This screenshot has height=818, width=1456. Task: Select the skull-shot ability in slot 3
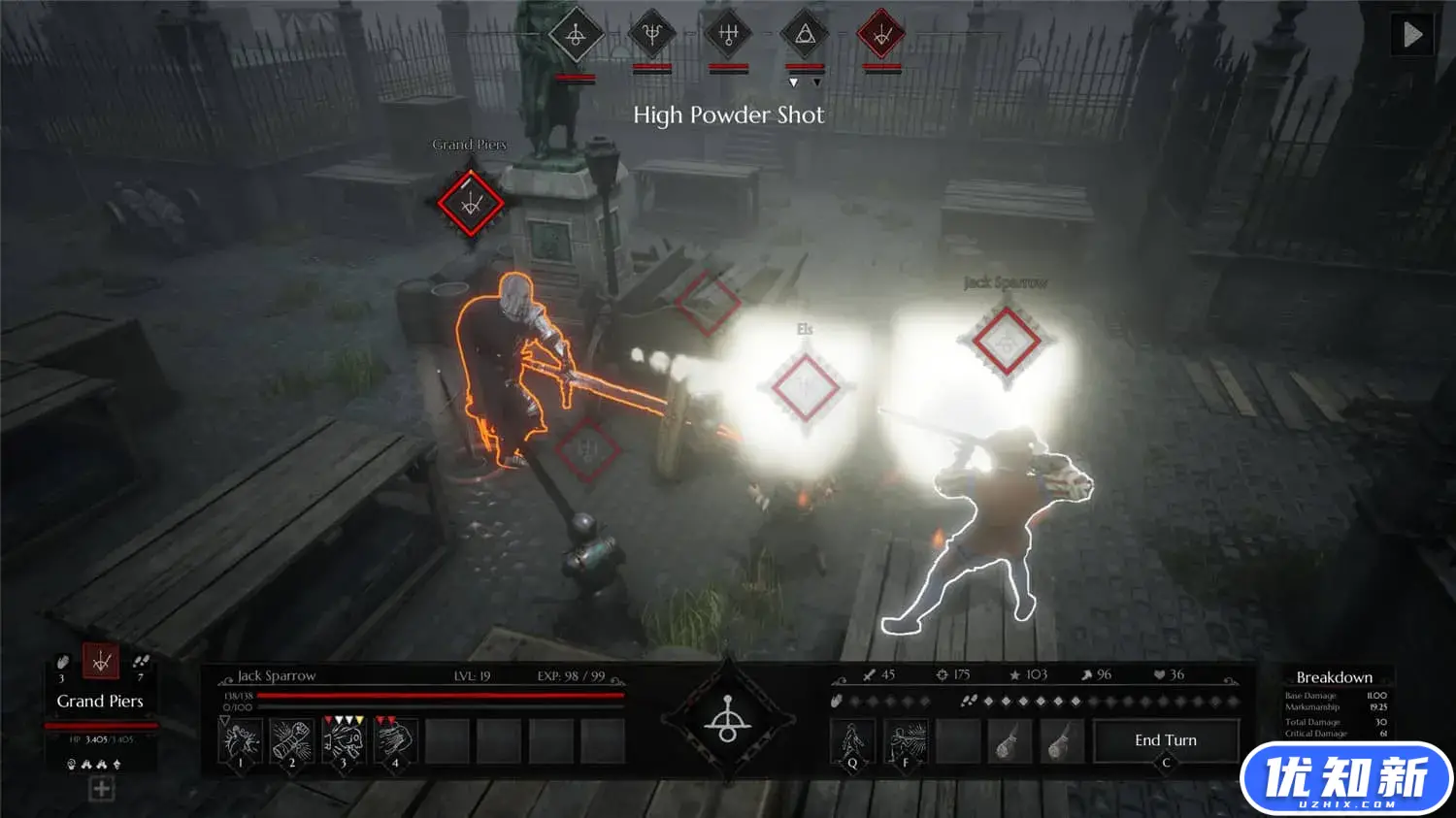(343, 742)
